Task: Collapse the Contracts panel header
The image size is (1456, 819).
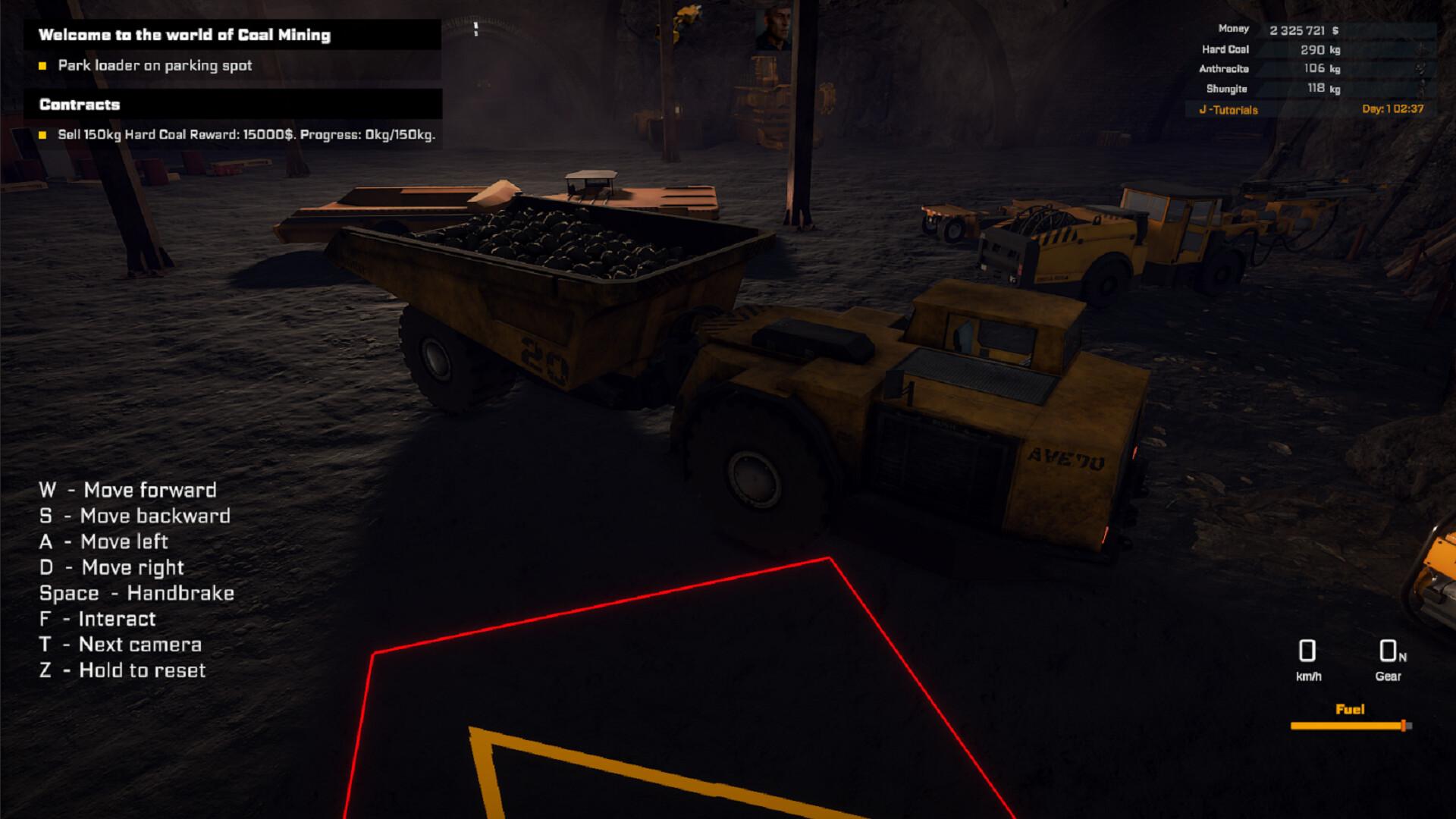Action: tap(80, 104)
